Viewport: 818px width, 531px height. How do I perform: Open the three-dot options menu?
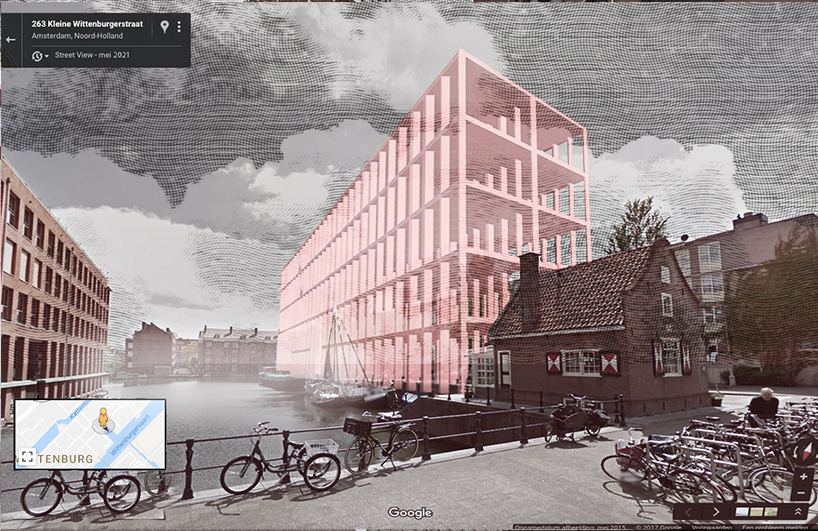179,27
